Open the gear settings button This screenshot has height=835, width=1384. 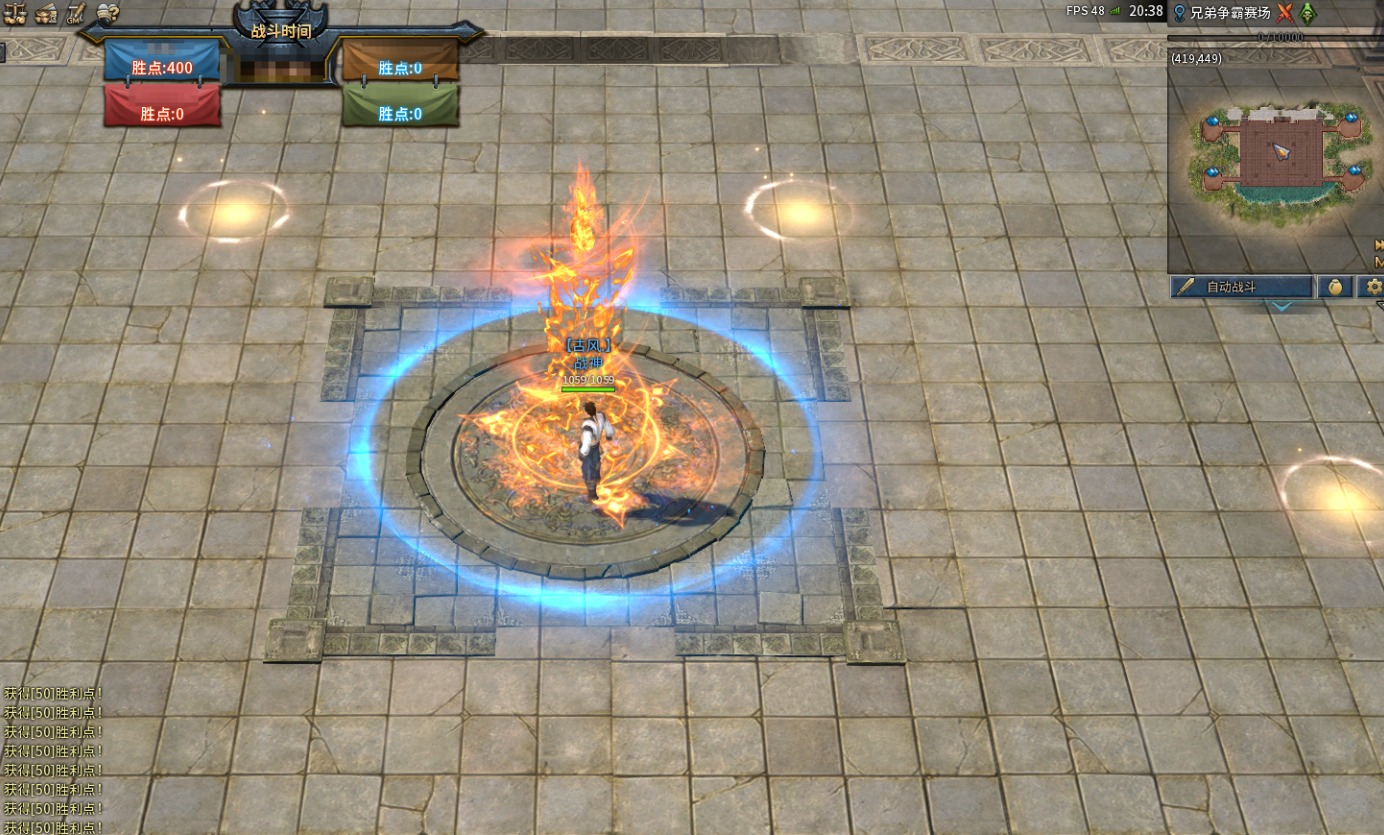[1375, 287]
